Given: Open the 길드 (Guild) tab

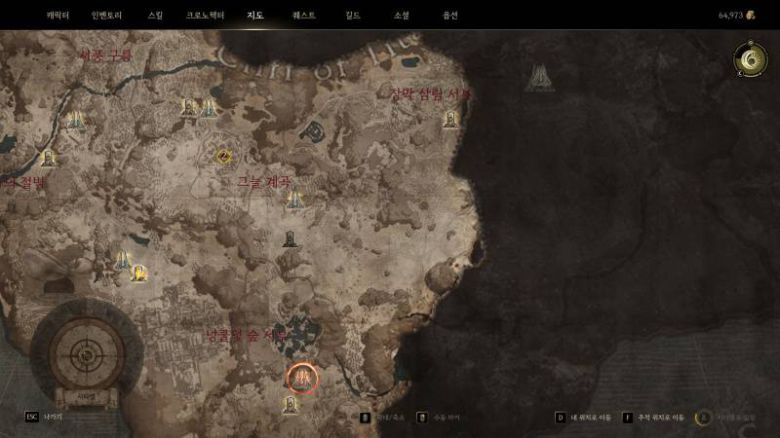Looking at the screenshot, I should tap(353, 15).
